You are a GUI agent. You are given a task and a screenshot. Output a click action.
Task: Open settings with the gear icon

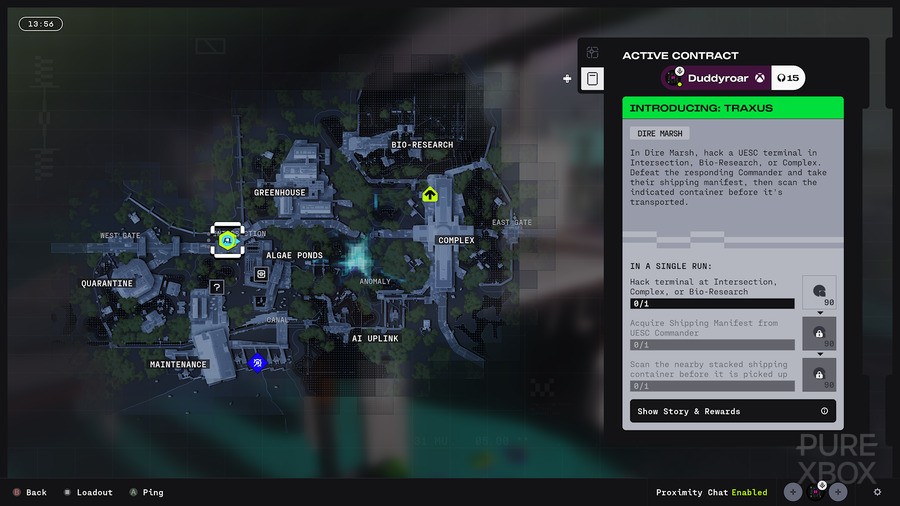(x=877, y=492)
